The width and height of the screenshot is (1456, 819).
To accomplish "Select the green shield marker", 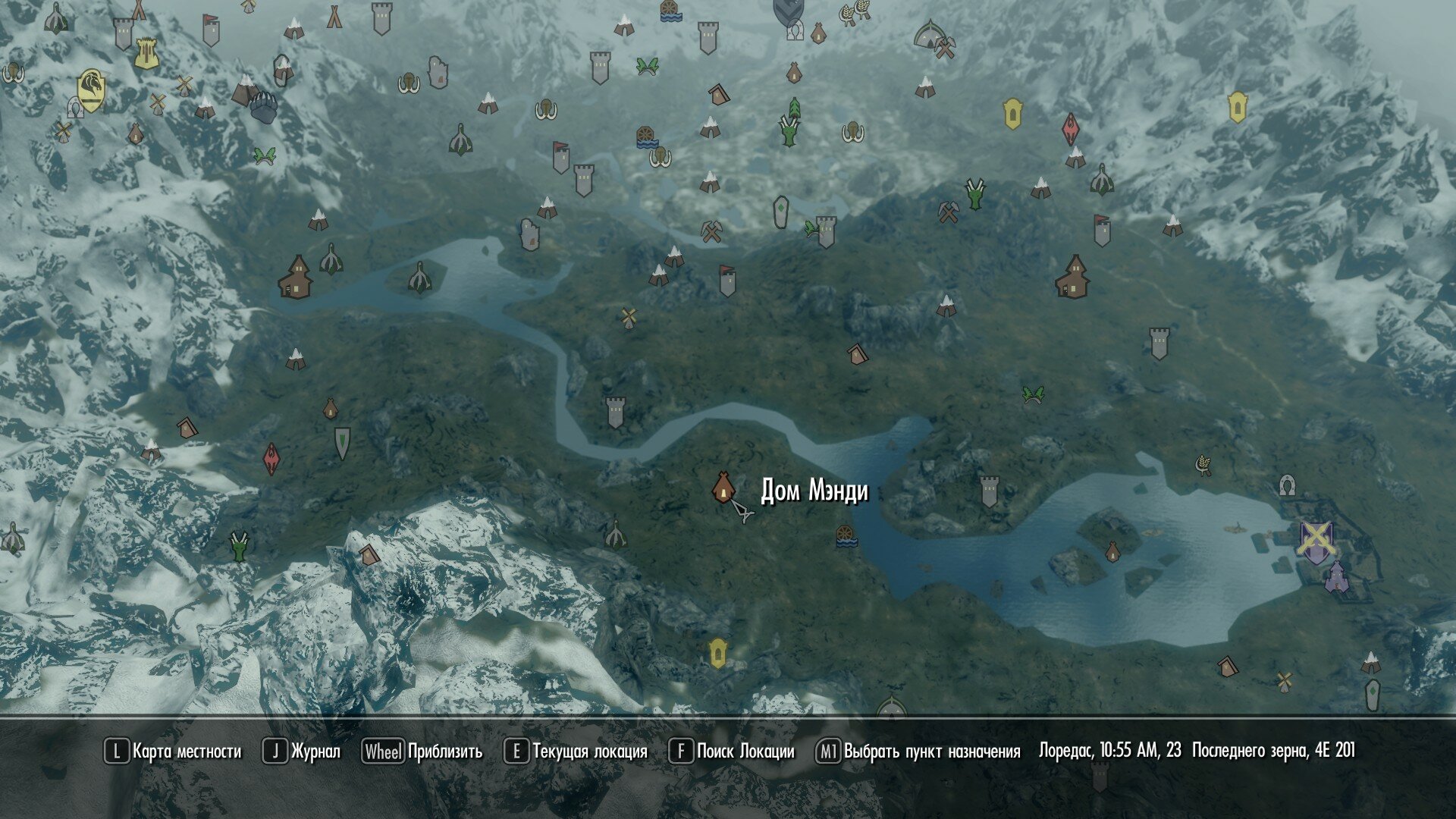I will (x=343, y=442).
